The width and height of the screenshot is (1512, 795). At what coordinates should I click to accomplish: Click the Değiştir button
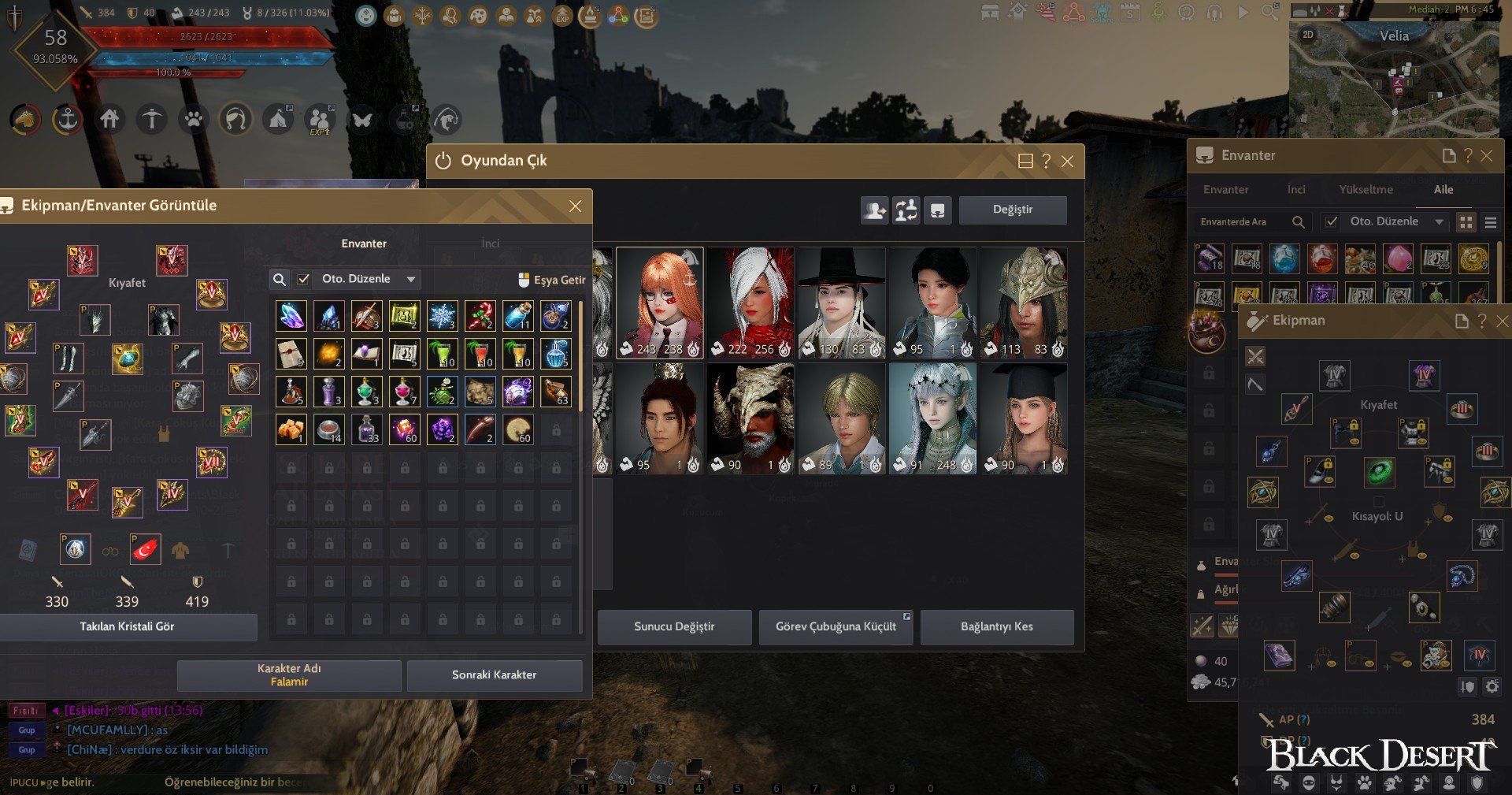tap(1012, 210)
